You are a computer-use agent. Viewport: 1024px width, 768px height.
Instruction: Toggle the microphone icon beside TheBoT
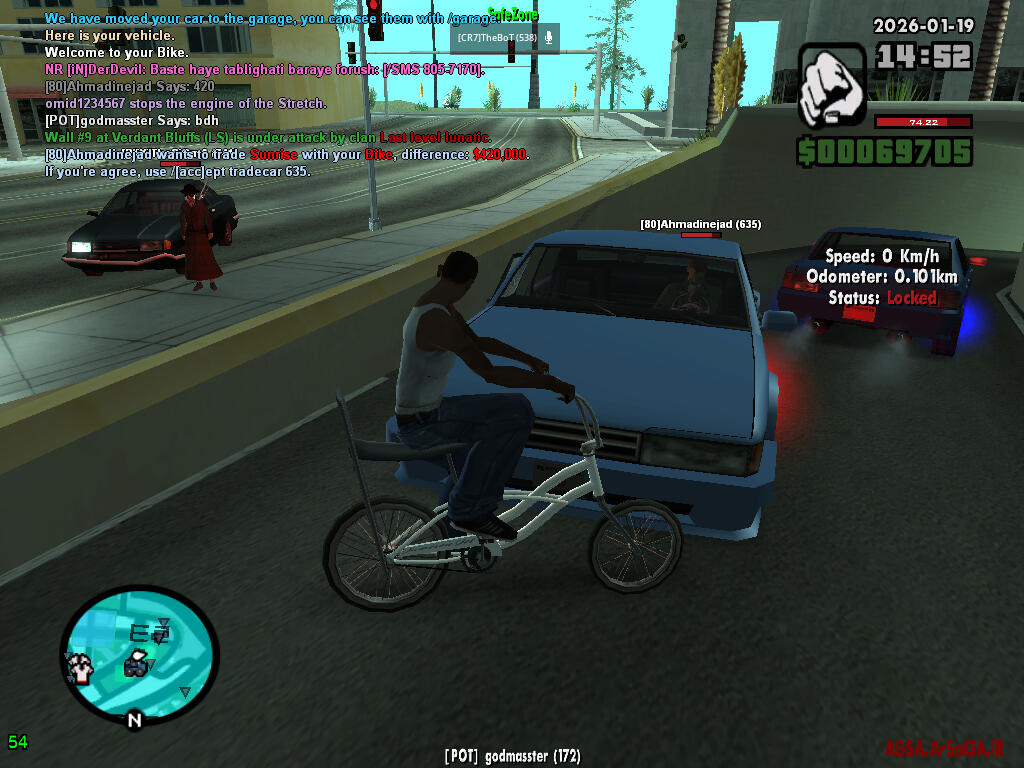coord(548,38)
